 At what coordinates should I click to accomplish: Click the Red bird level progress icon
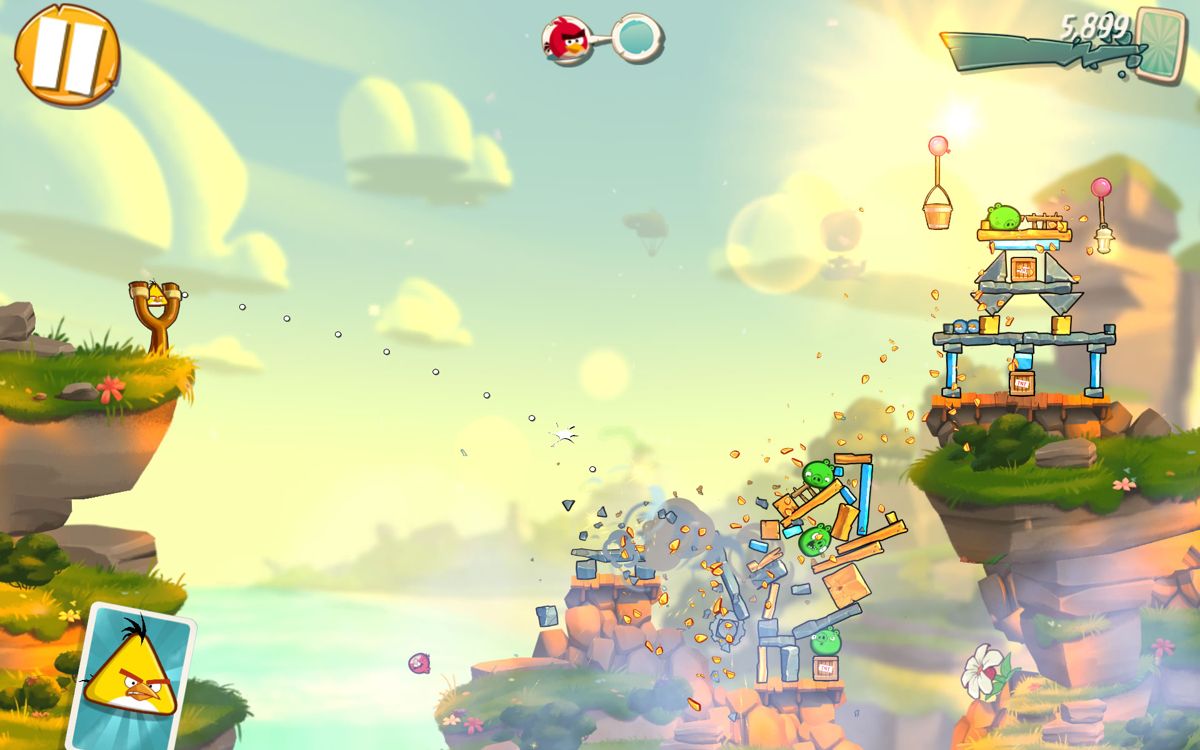(x=566, y=39)
